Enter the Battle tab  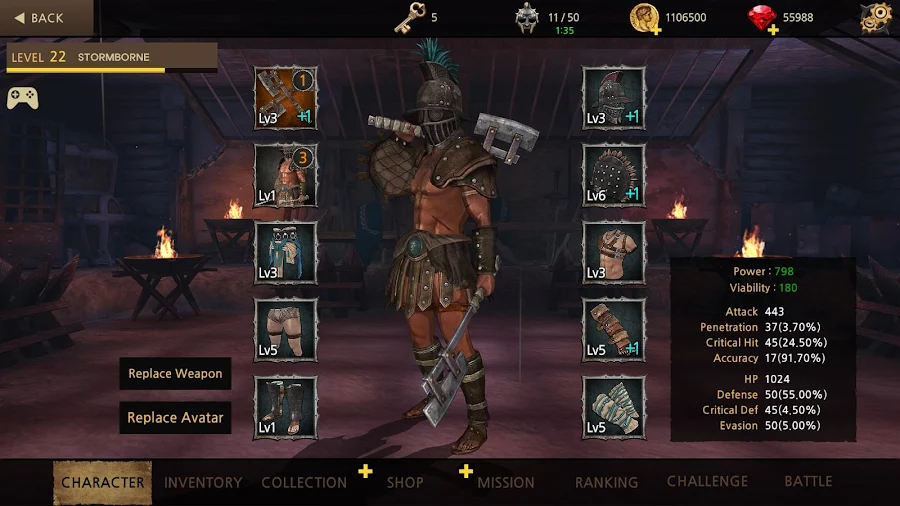click(808, 481)
